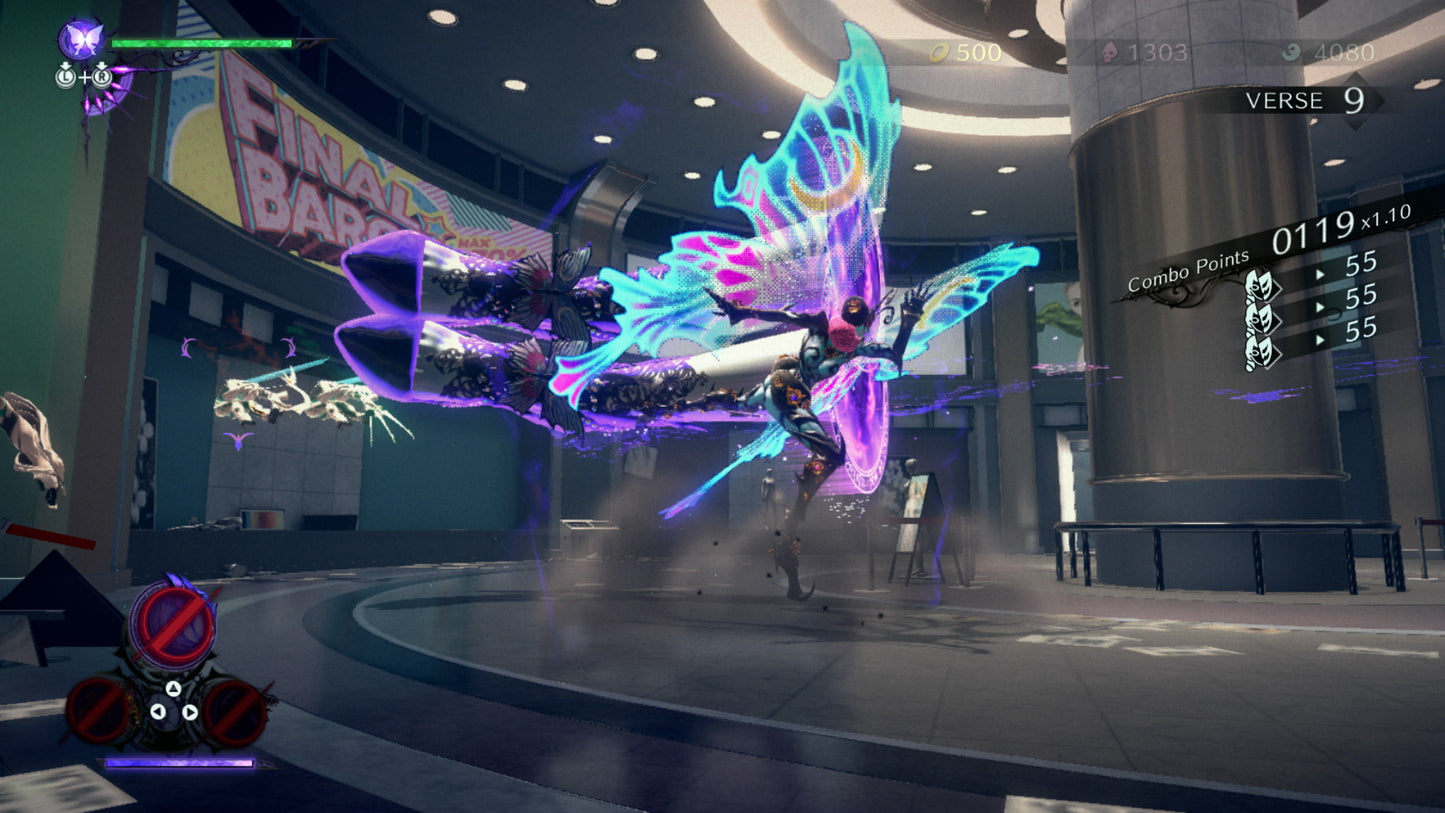Click the green health bar
This screenshot has height=813, width=1445.
pos(200,43)
